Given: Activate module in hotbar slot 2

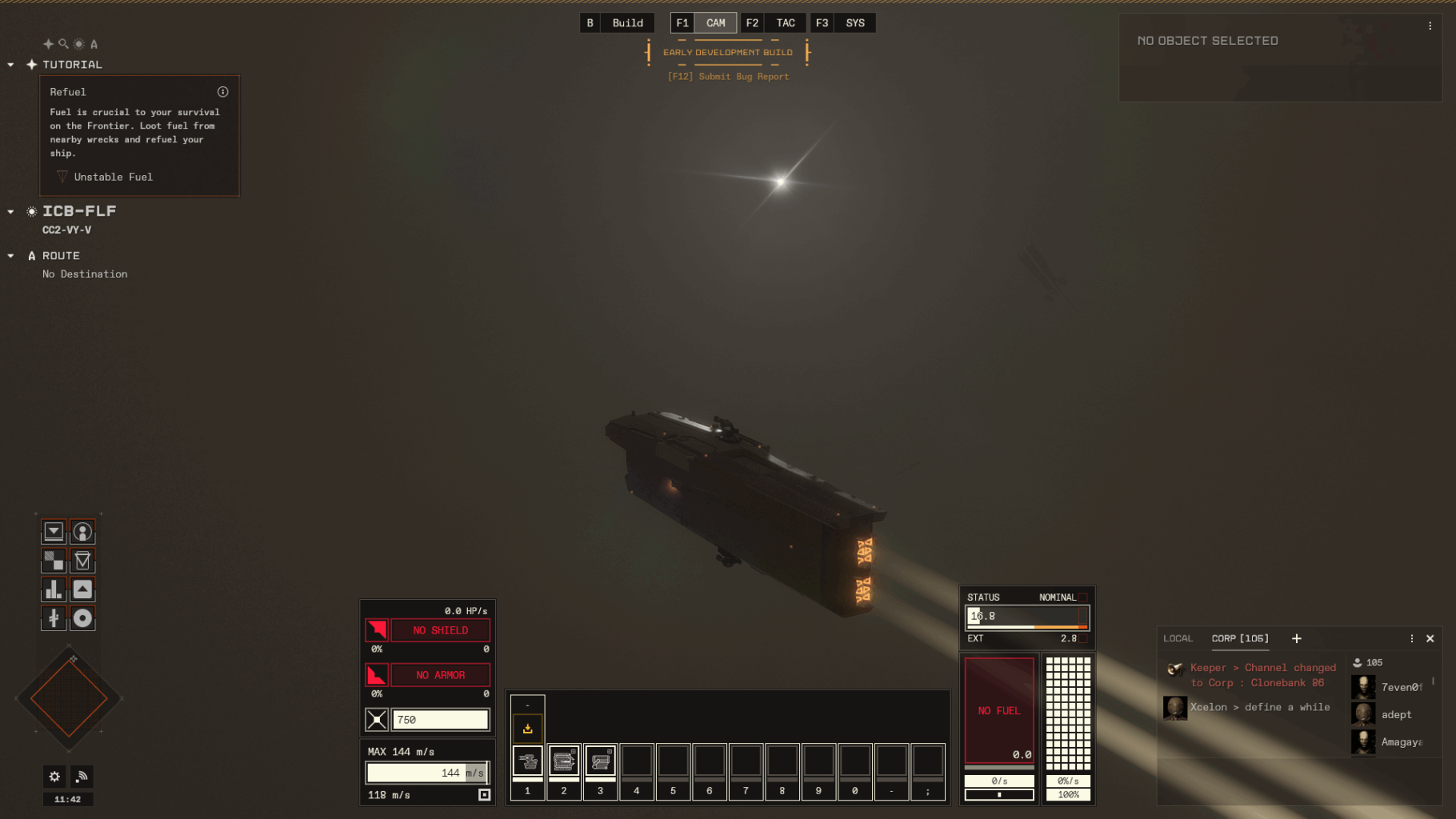Looking at the screenshot, I should point(564,761).
